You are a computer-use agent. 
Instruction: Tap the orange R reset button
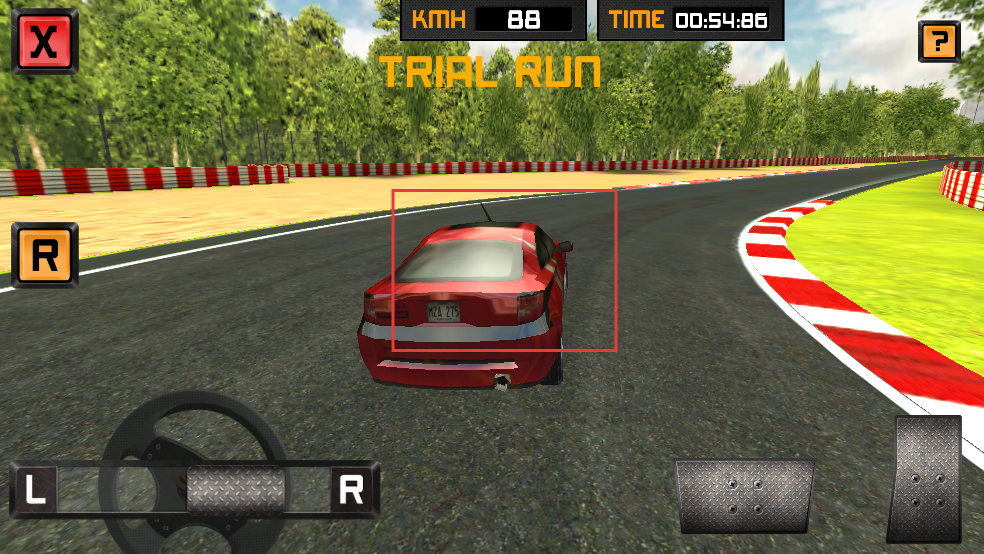click(x=45, y=256)
